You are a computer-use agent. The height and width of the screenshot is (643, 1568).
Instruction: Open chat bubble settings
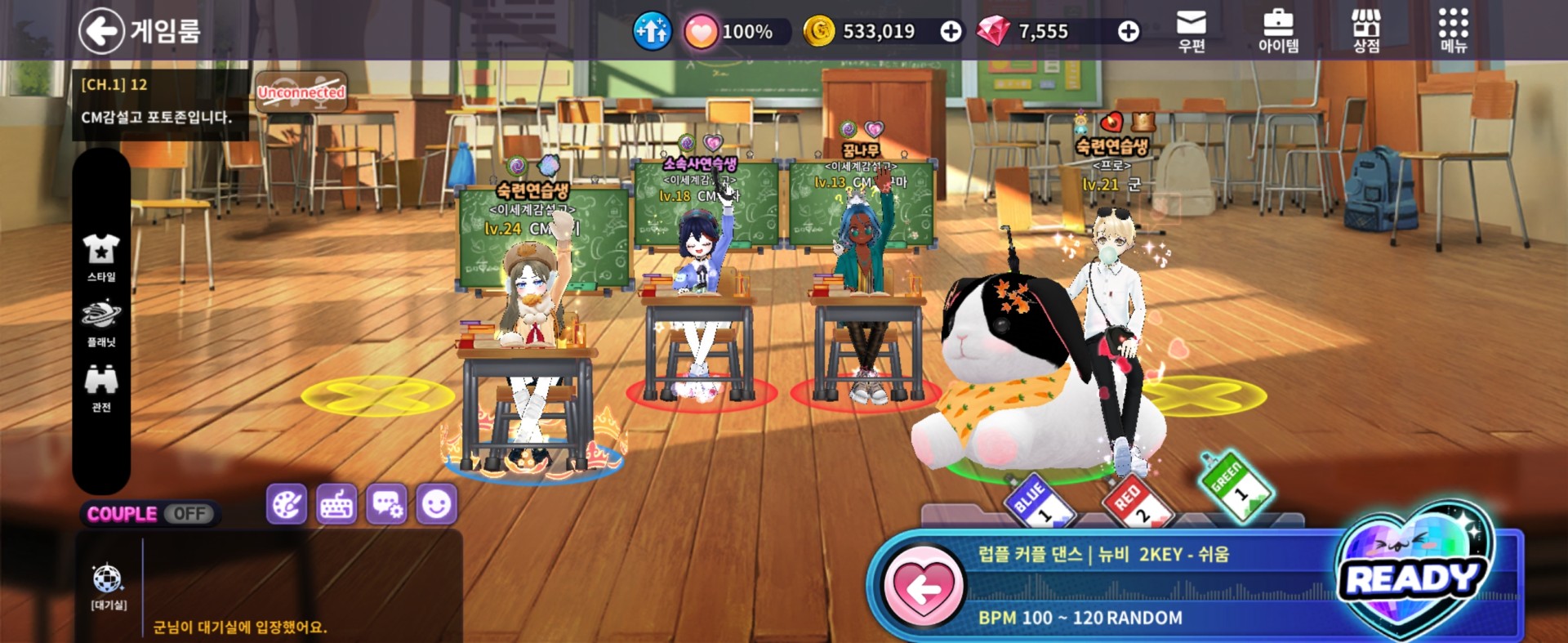386,504
